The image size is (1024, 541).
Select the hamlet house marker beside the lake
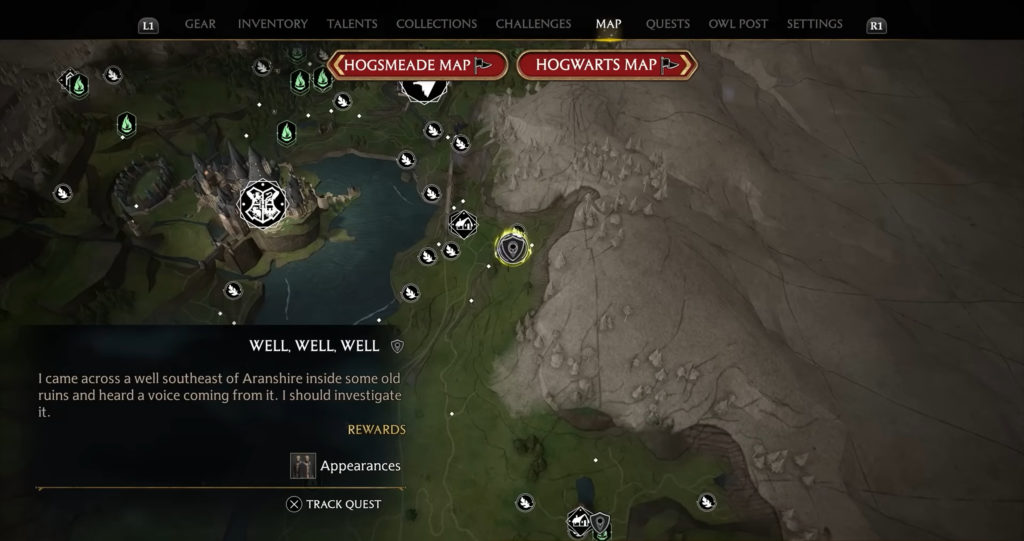463,224
